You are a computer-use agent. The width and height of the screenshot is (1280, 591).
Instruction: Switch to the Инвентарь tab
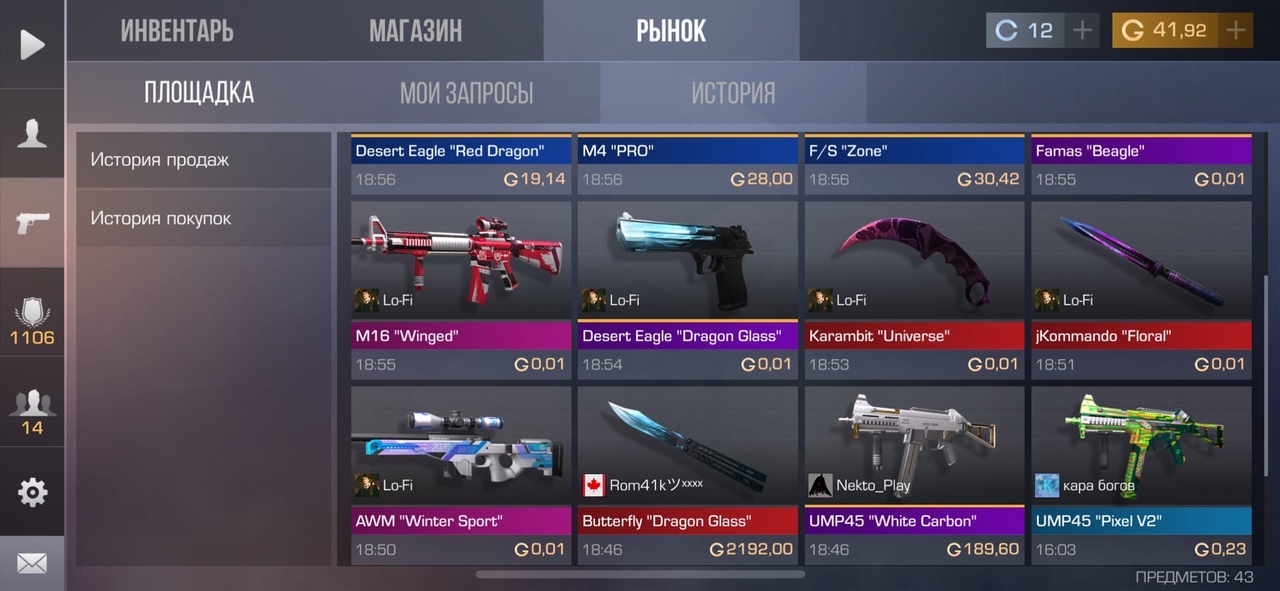tap(177, 31)
